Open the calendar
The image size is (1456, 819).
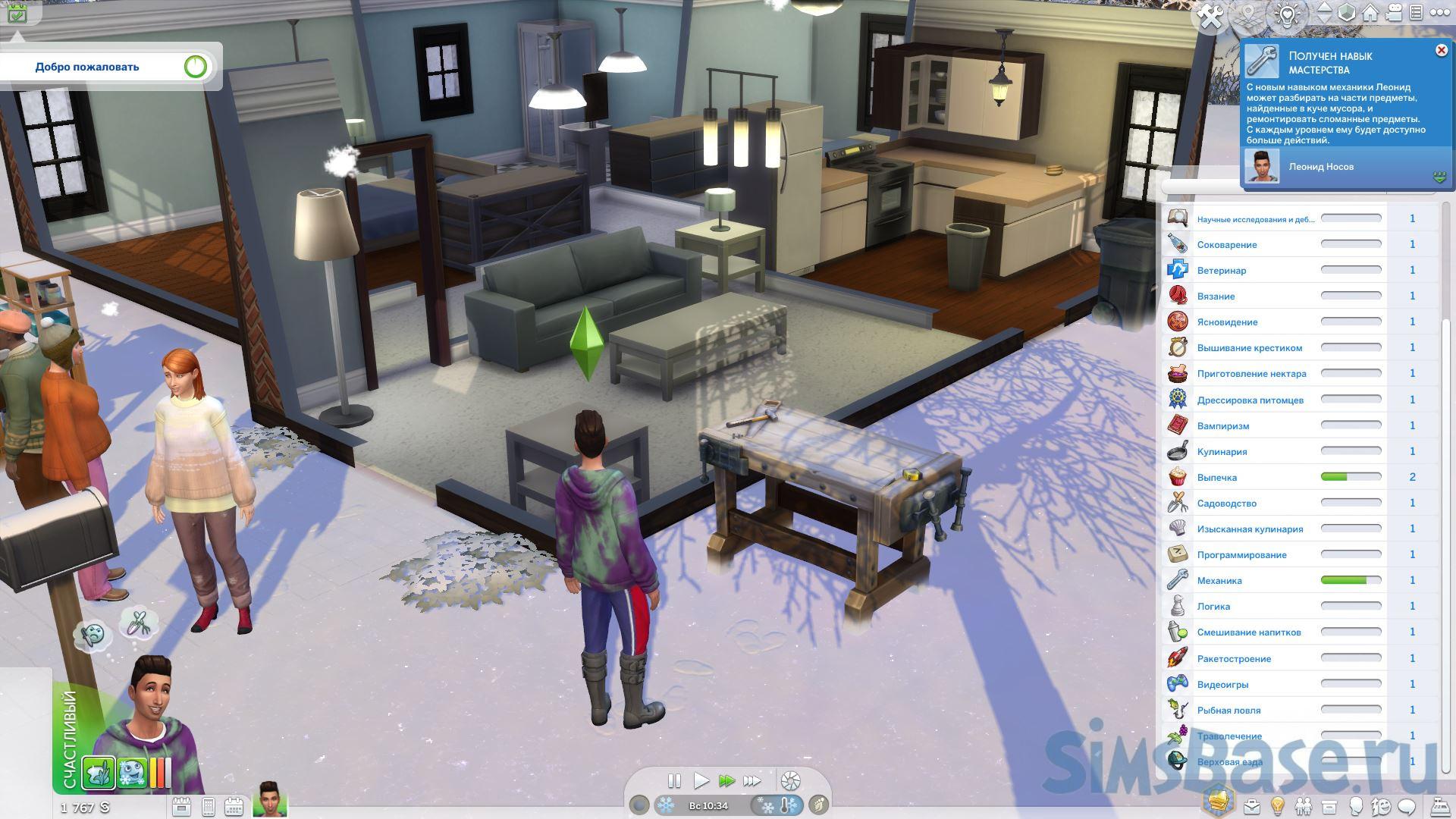point(233,806)
